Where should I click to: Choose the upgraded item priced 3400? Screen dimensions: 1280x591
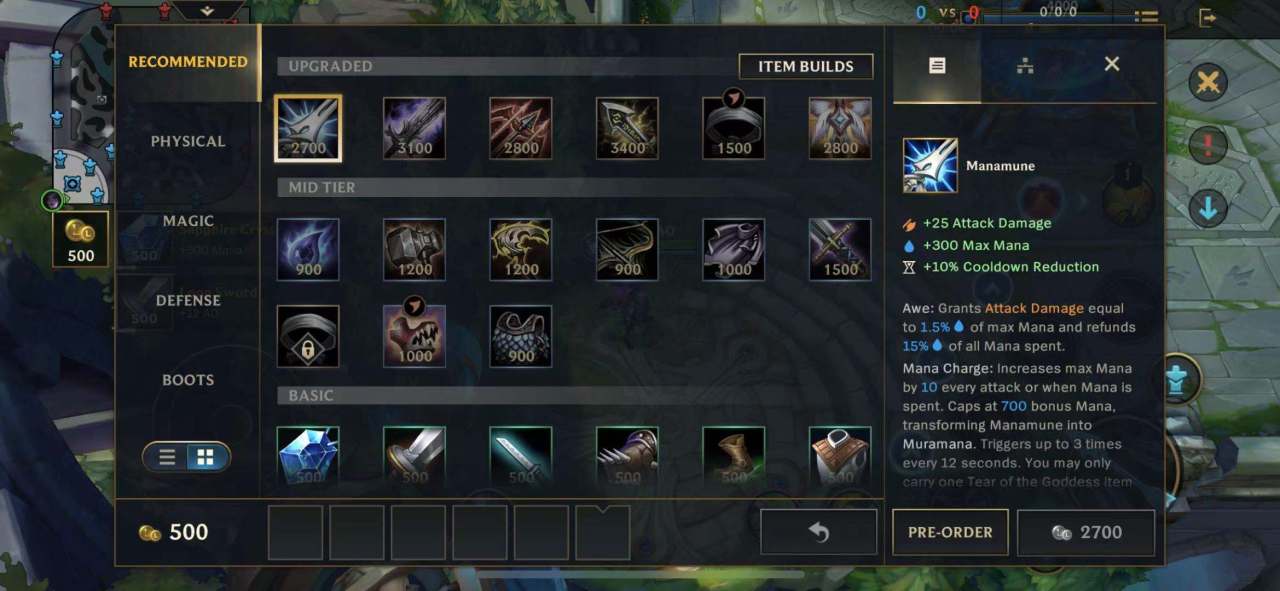(x=627, y=128)
